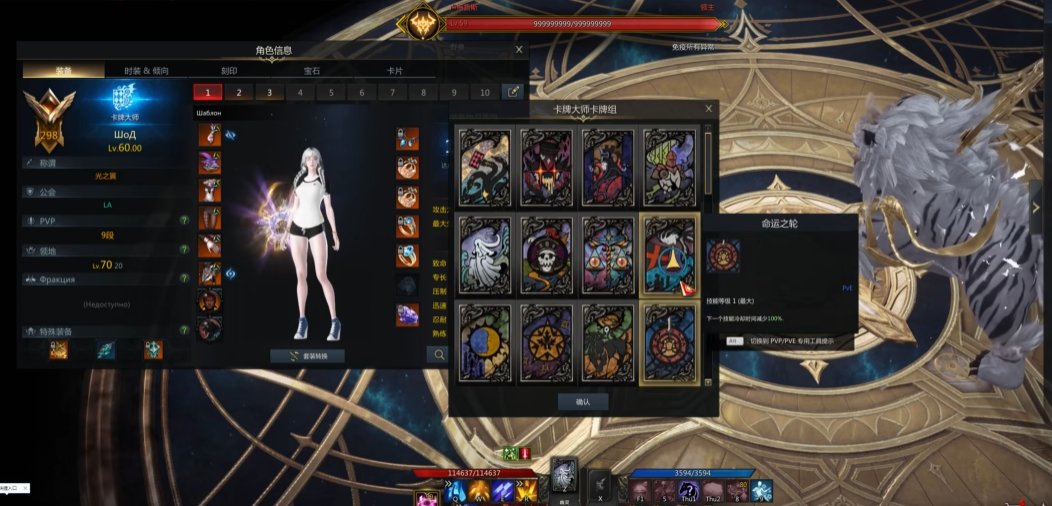Confirm the card deck selection
This screenshot has width=1052, height=506.
point(583,401)
